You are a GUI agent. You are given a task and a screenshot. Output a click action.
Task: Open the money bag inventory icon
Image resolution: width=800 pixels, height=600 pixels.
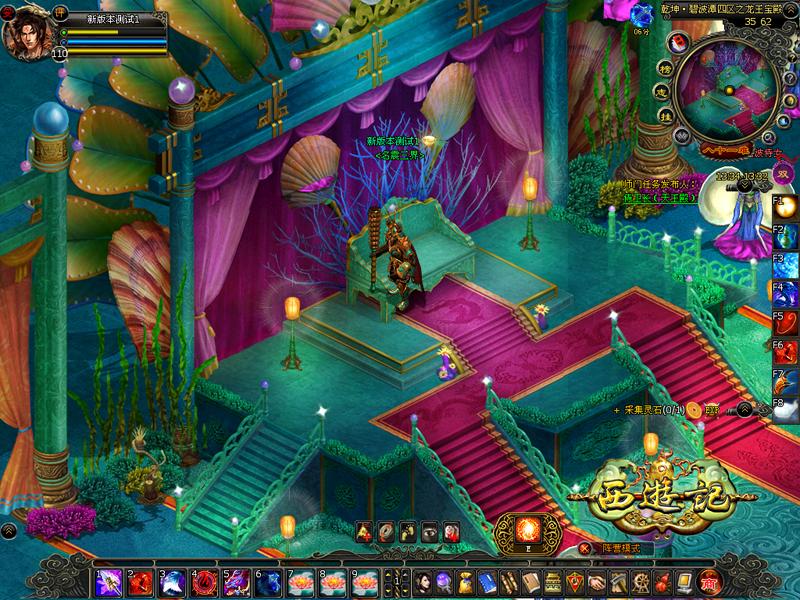[465, 582]
